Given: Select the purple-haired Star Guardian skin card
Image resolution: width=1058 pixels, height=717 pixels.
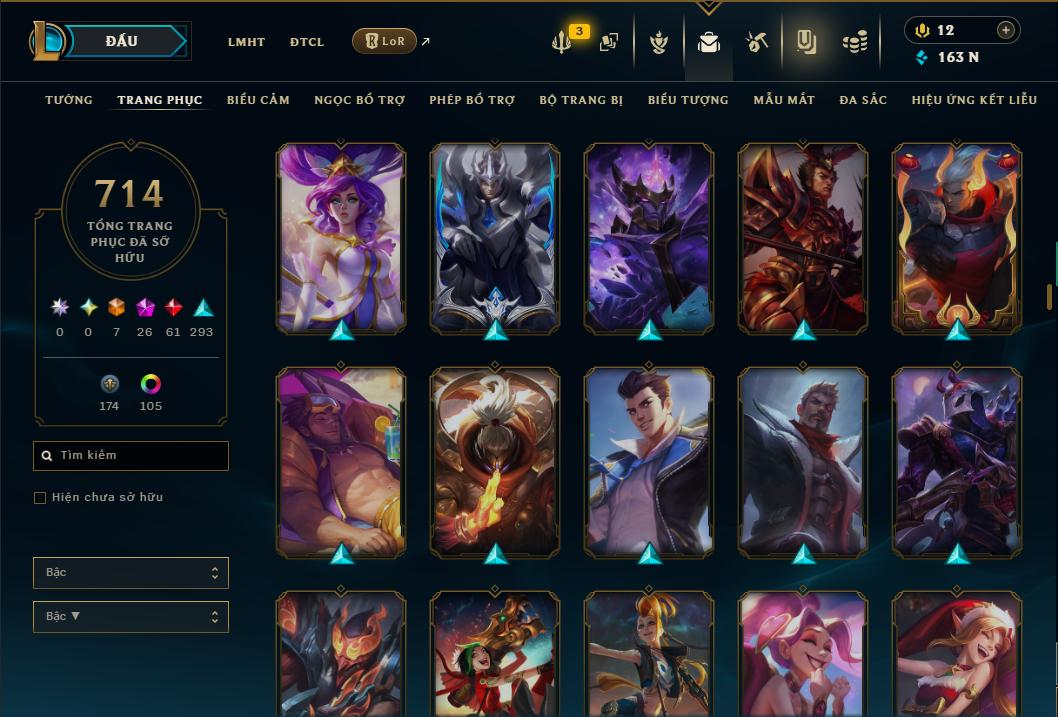Looking at the screenshot, I should coord(341,238).
